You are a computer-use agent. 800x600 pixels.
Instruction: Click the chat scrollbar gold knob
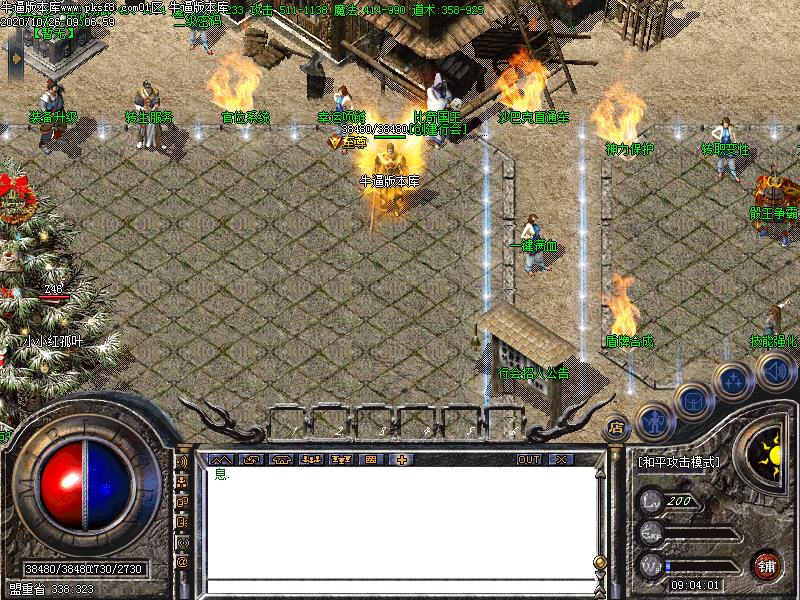pos(599,561)
